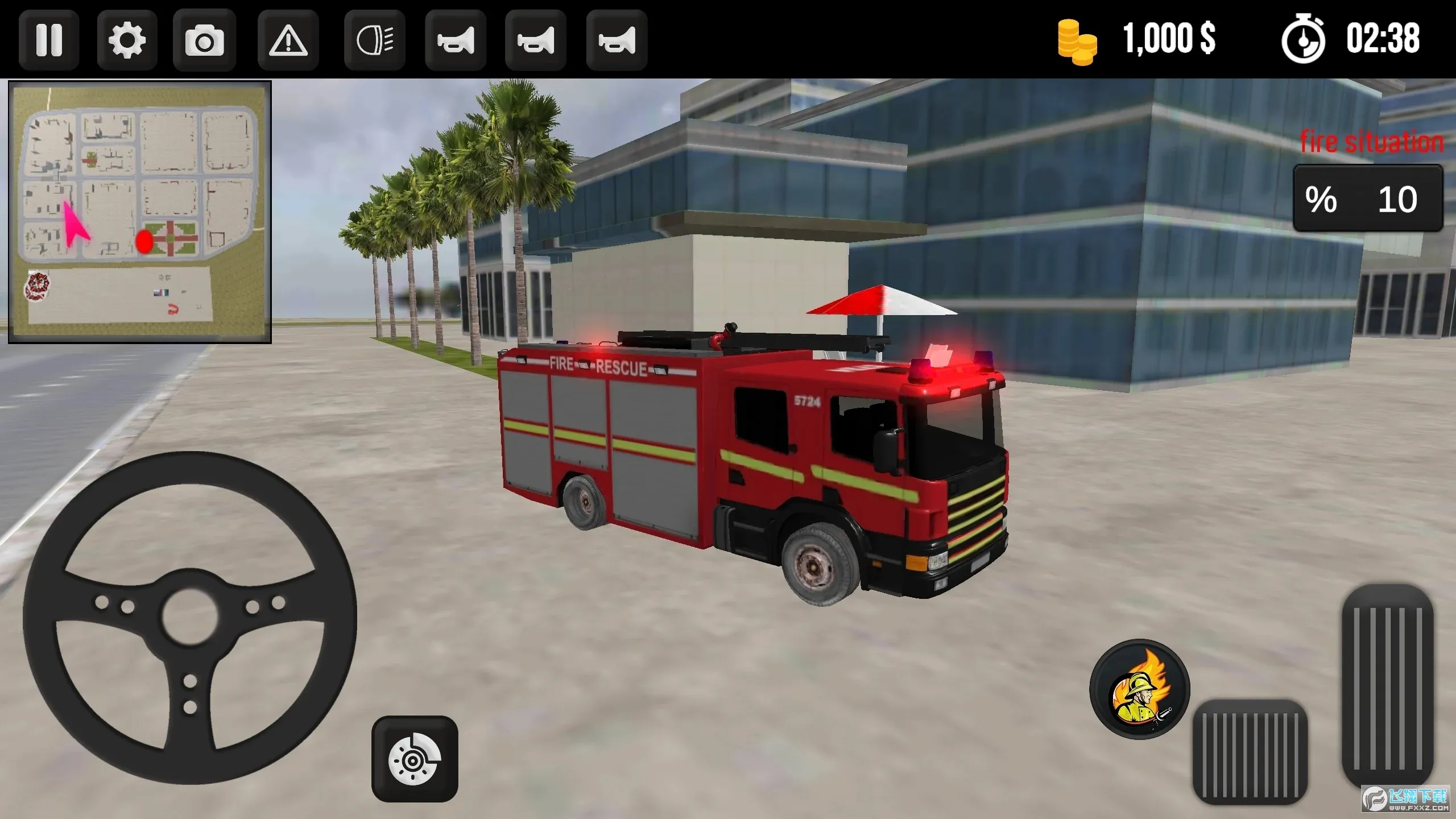Viewport: 1456px width, 819px height.
Task: Sound the first horn
Action: (x=455, y=40)
